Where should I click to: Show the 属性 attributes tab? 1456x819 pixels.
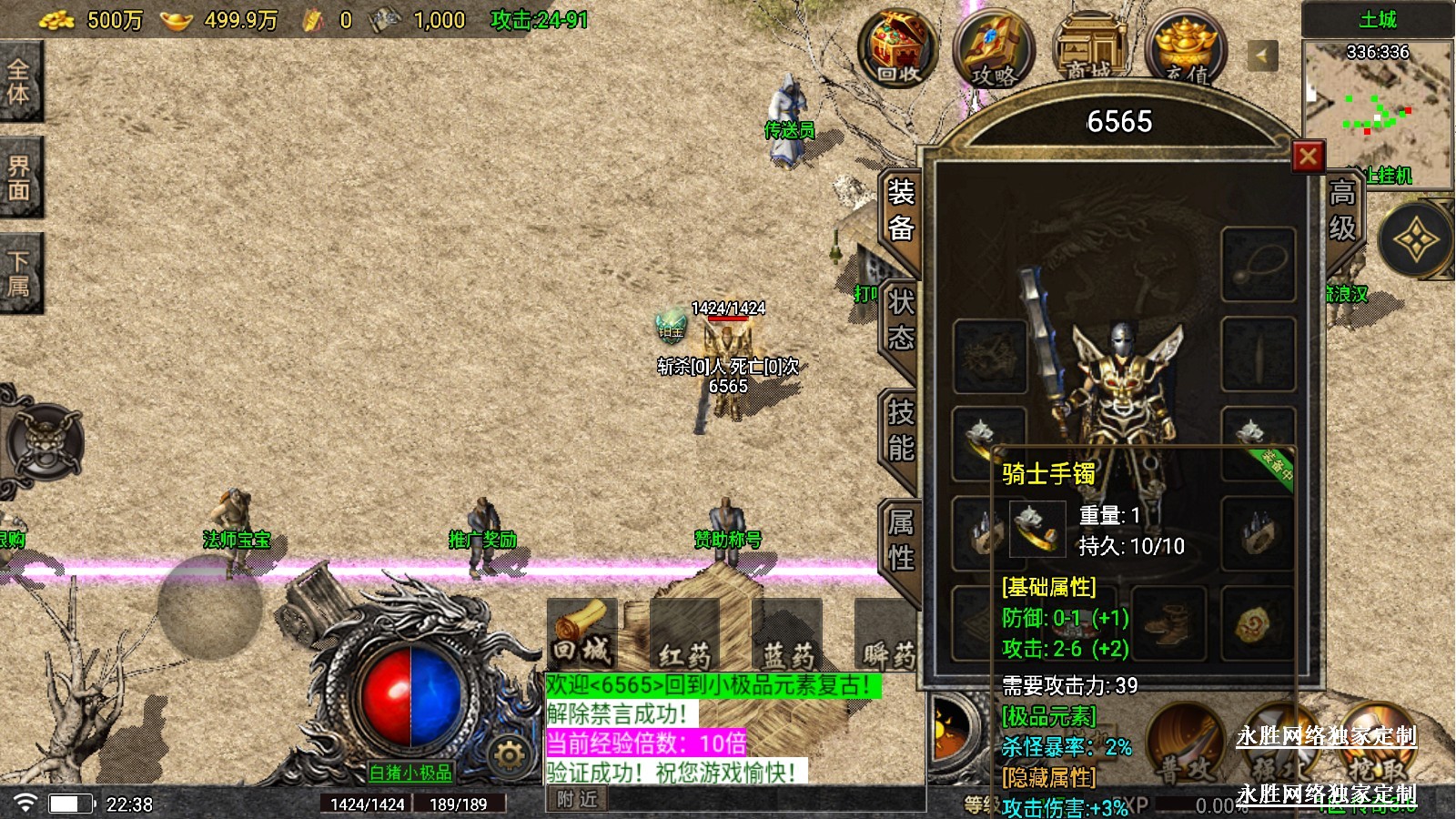tap(901, 540)
